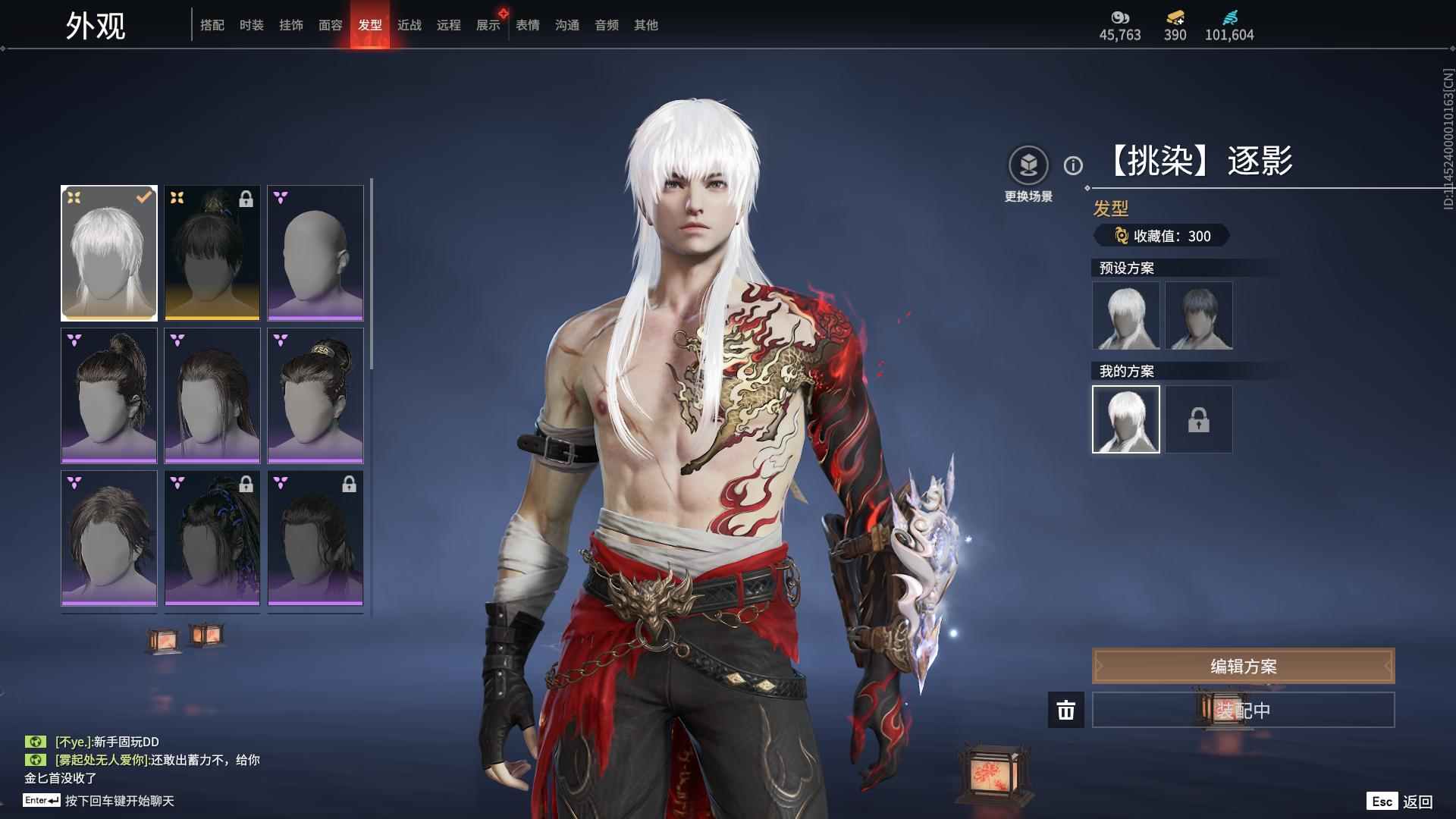1456x819 pixels.
Task: Select the dark hair preset under 预设方案
Action: pyautogui.click(x=1198, y=315)
